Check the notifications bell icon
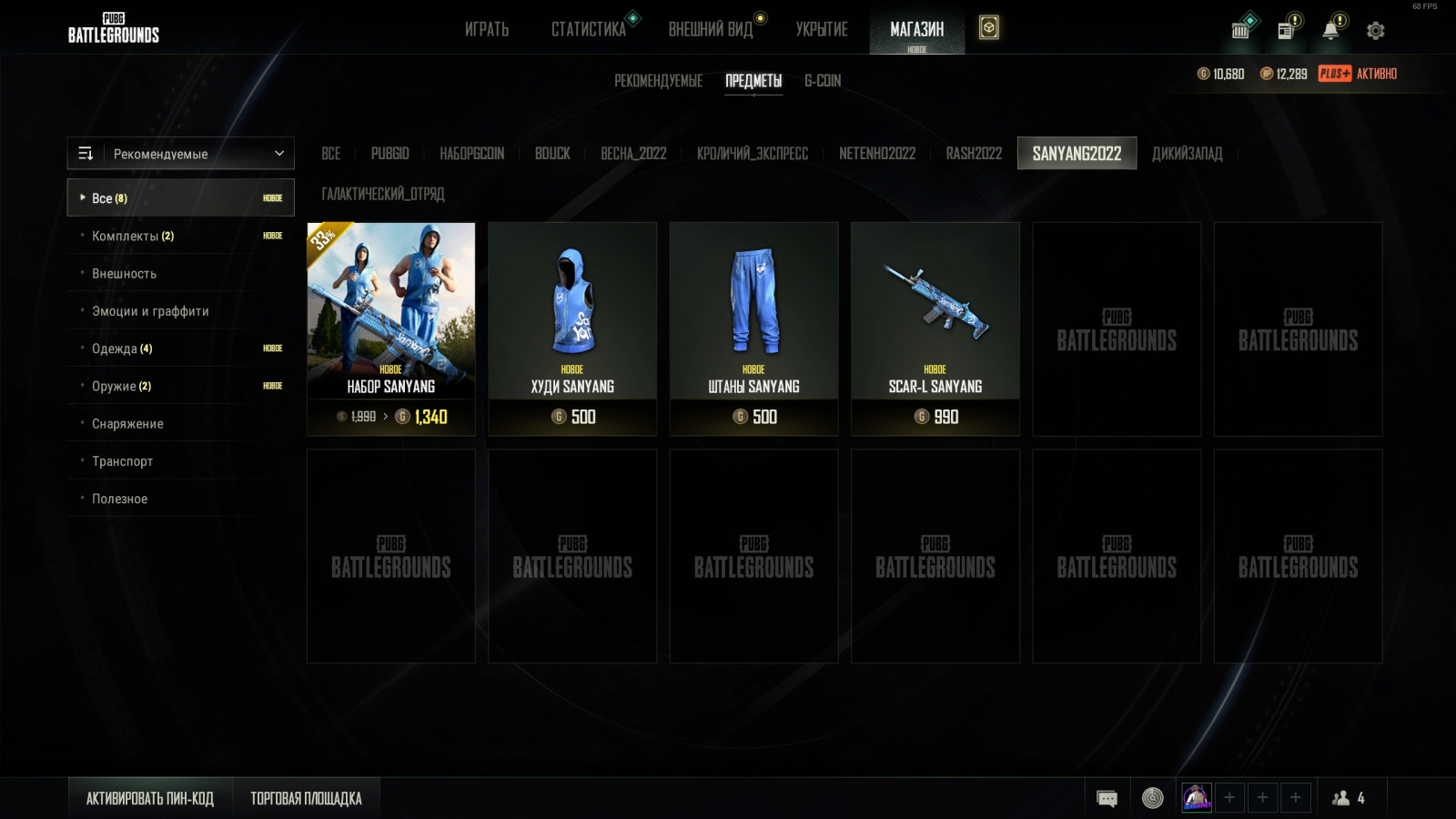The height and width of the screenshot is (819, 1456). [1330, 30]
